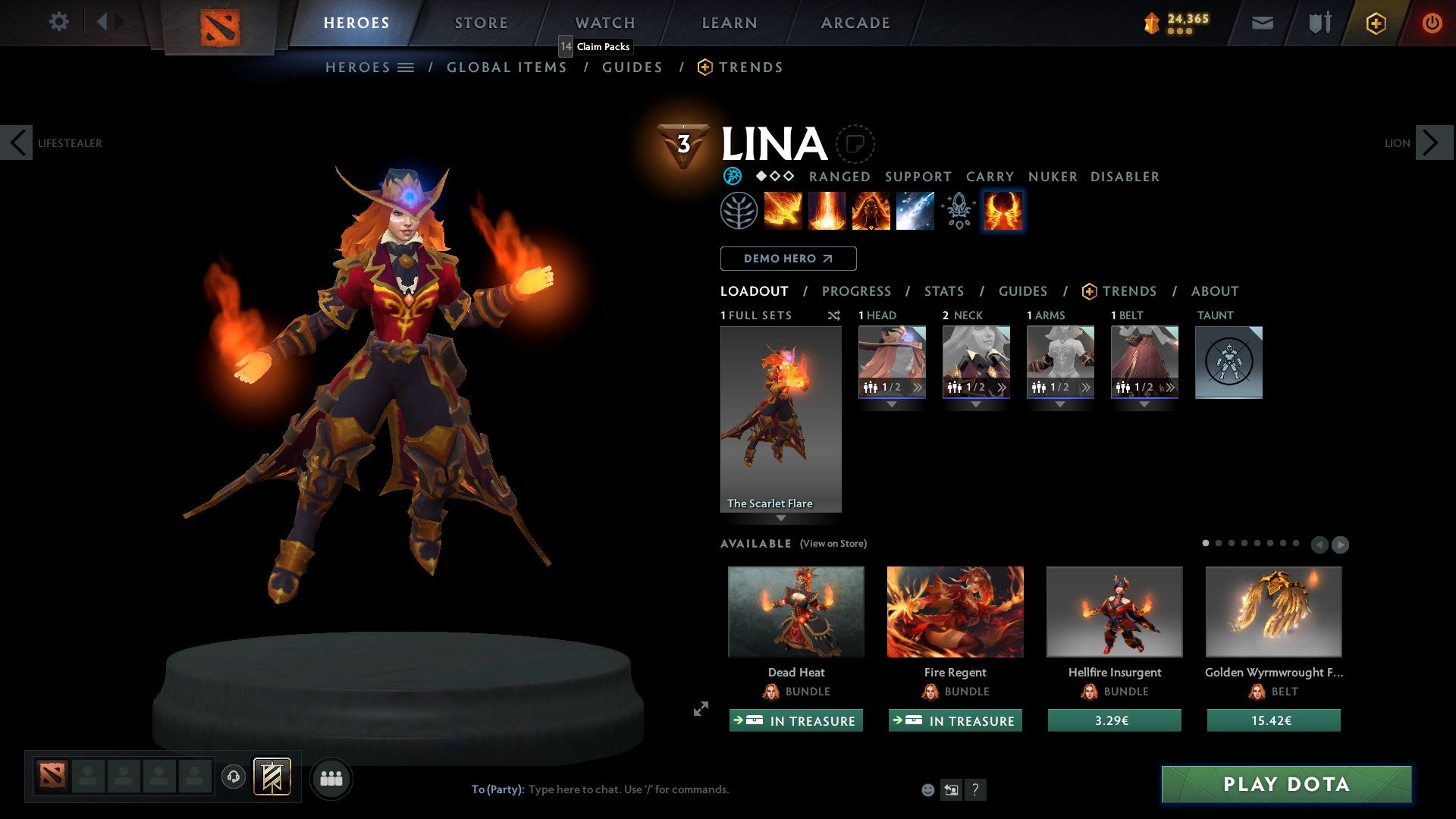Expand The Scarlet Flare set details arrow
This screenshot has height=819, width=1456.
(780, 517)
